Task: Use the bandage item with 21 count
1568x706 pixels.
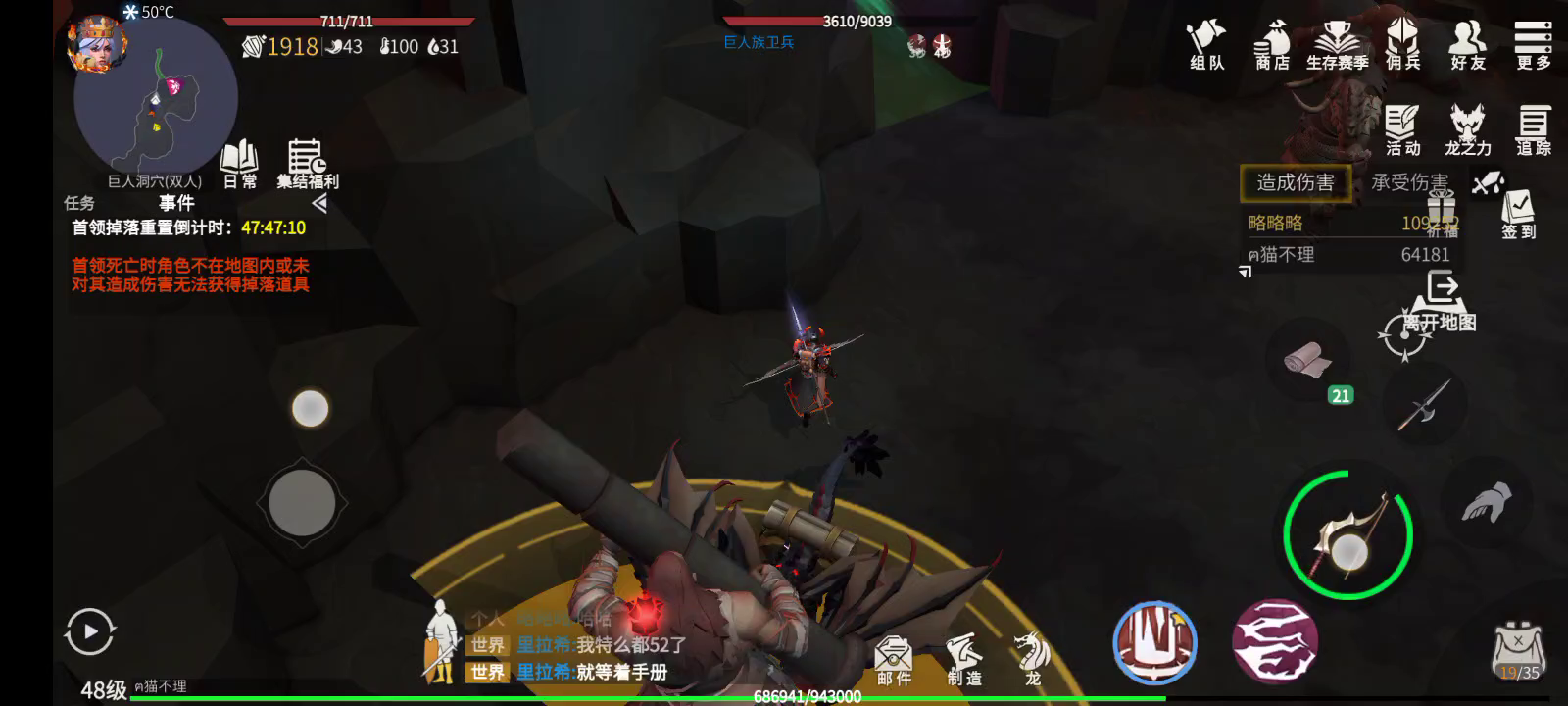Action: [1308, 360]
